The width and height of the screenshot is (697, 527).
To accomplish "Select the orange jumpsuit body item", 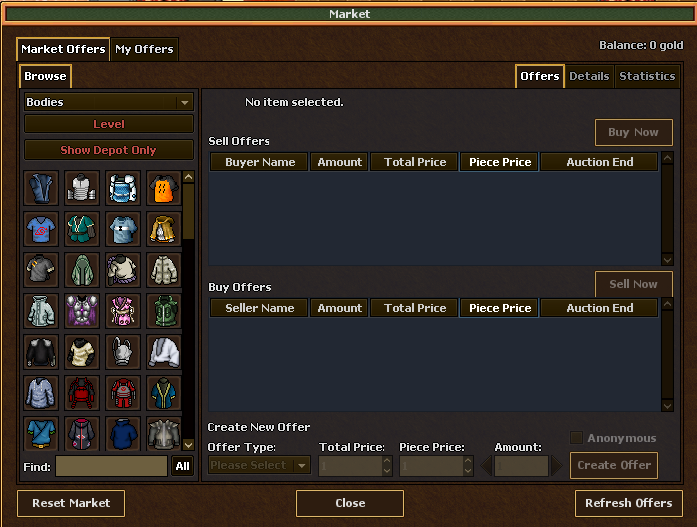I will (x=164, y=187).
